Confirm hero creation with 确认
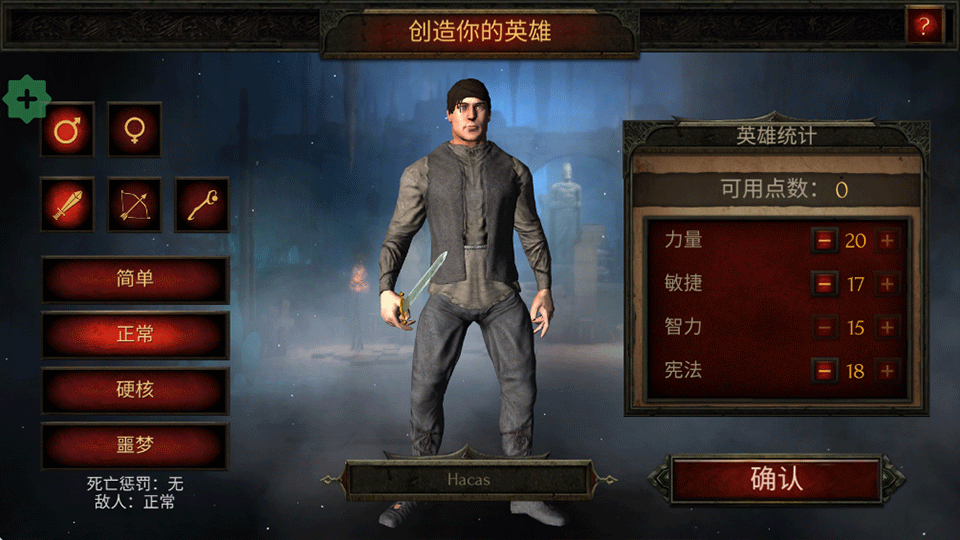960x540 pixels. [x=776, y=480]
